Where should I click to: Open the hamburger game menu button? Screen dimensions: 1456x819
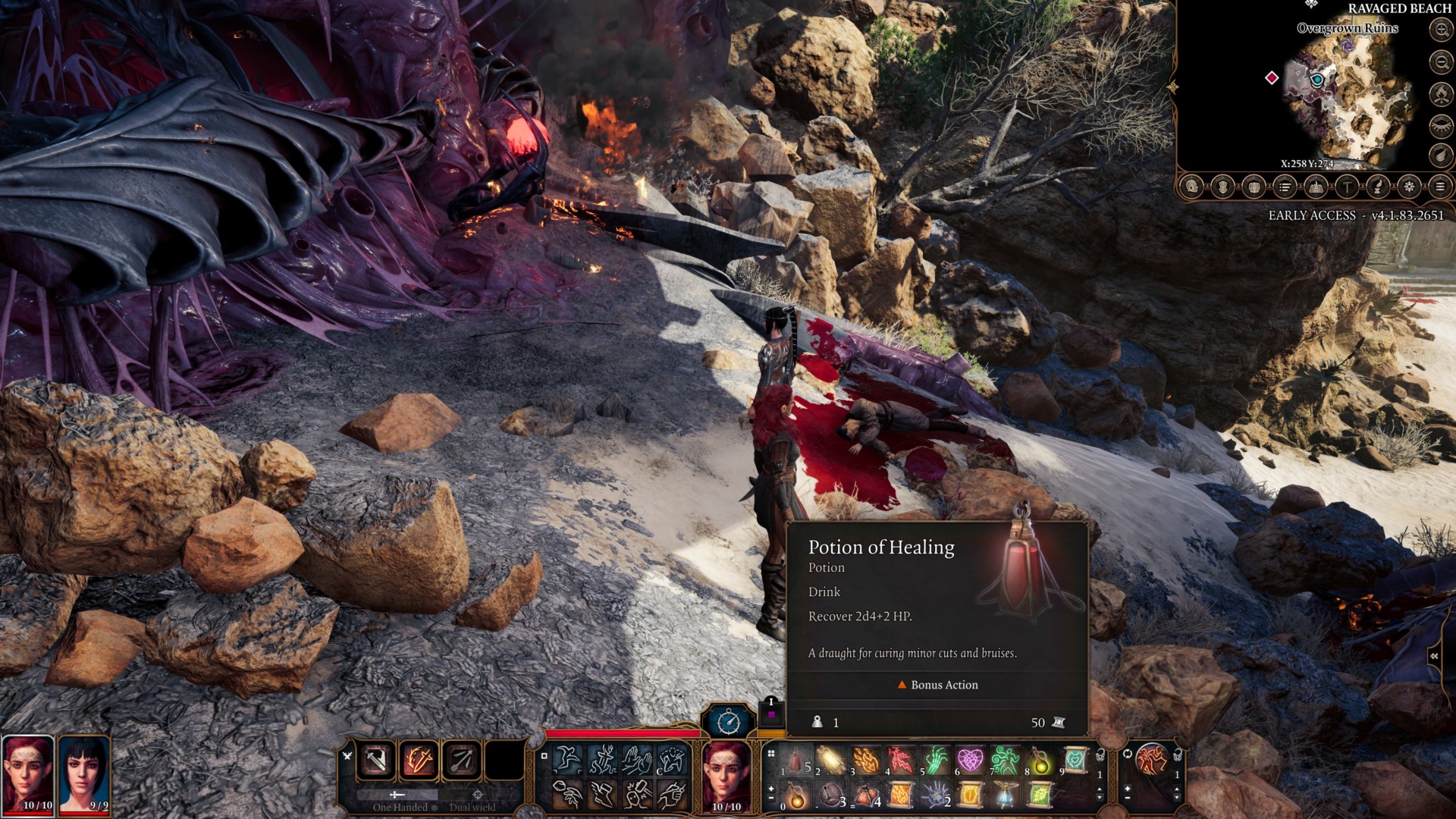[1439, 187]
